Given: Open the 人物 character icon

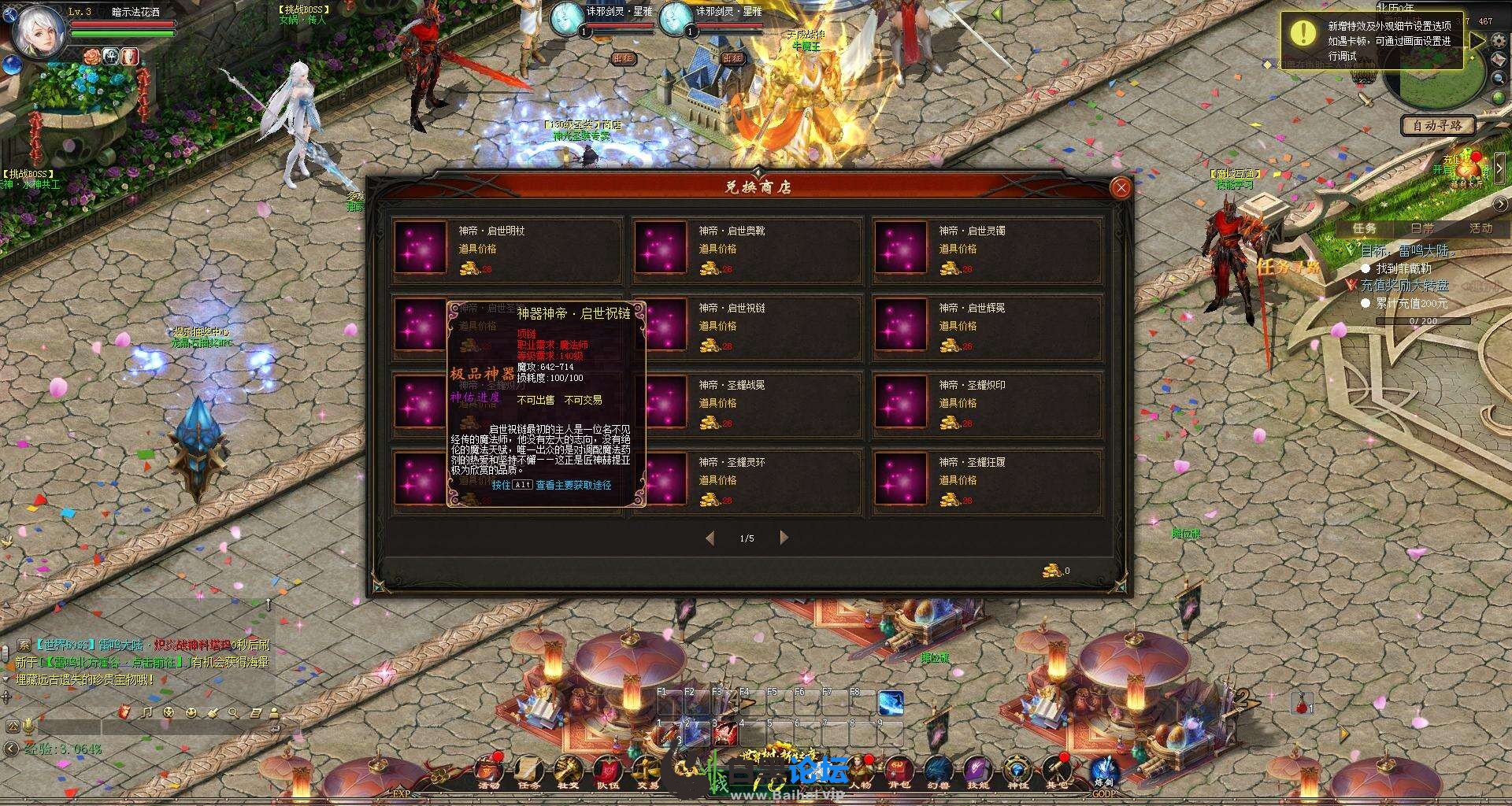Looking at the screenshot, I should [x=860, y=771].
